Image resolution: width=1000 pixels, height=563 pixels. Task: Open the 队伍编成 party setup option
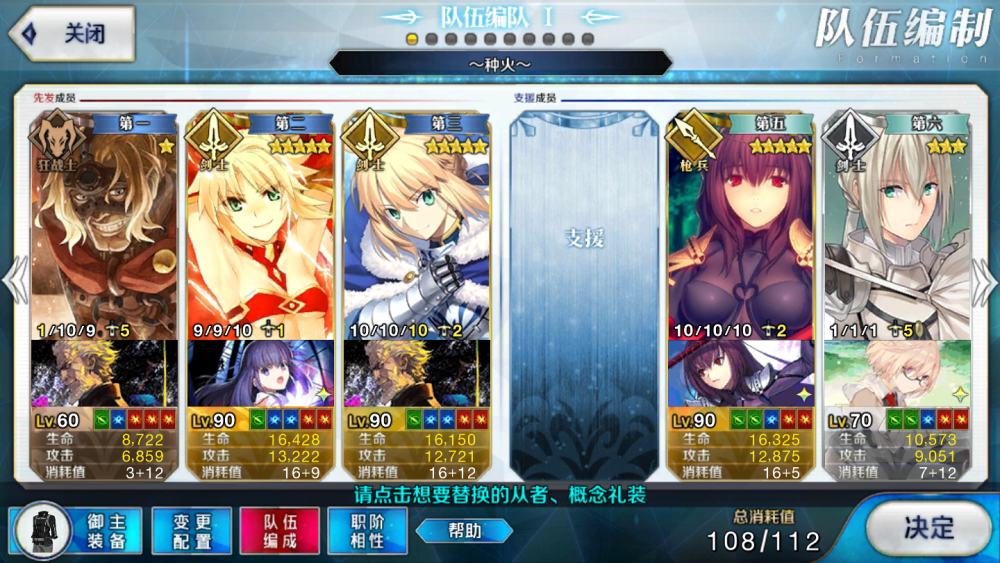pyautogui.click(x=279, y=530)
